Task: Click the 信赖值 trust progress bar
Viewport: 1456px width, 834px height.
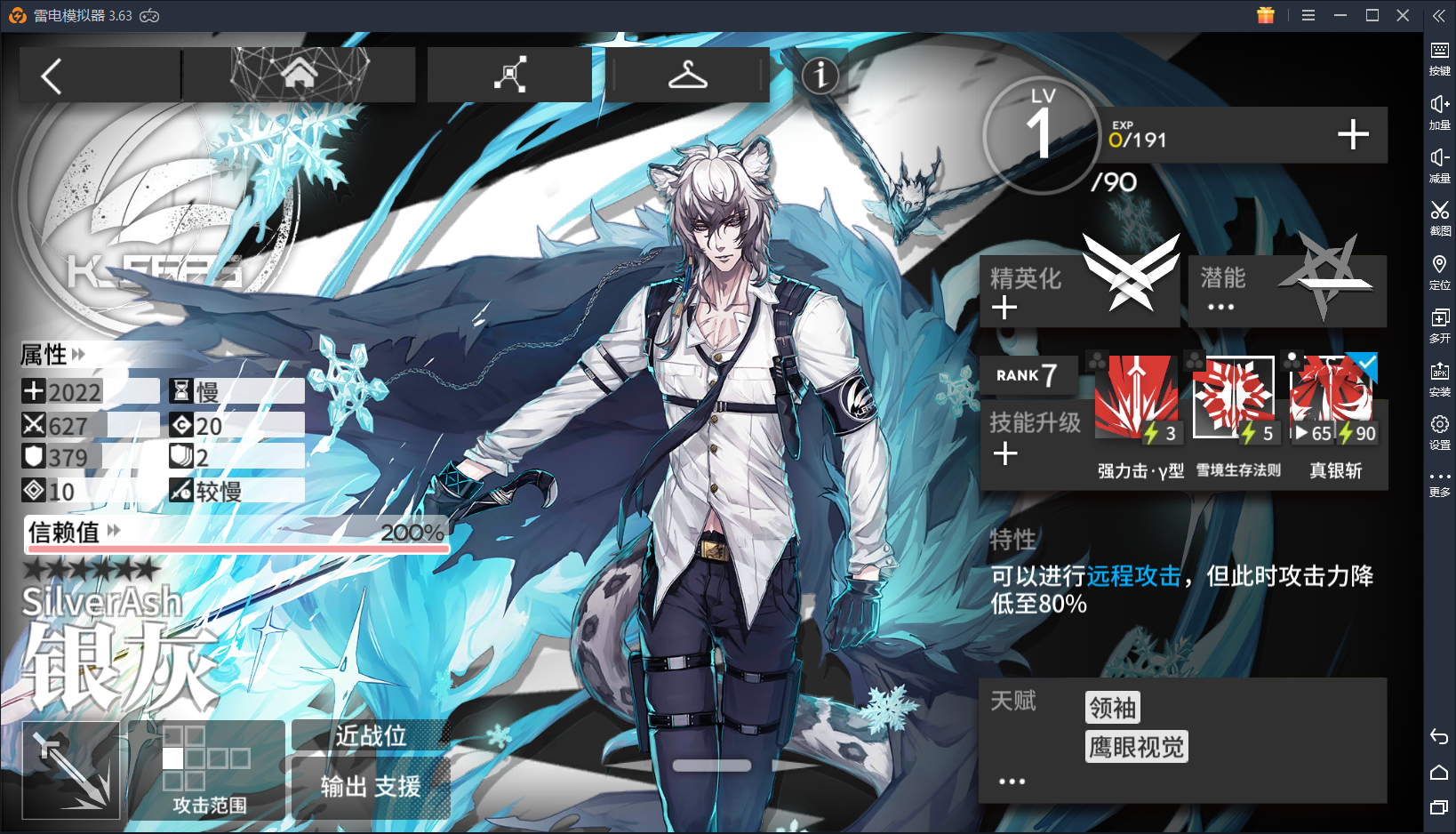Action: click(236, 537)
